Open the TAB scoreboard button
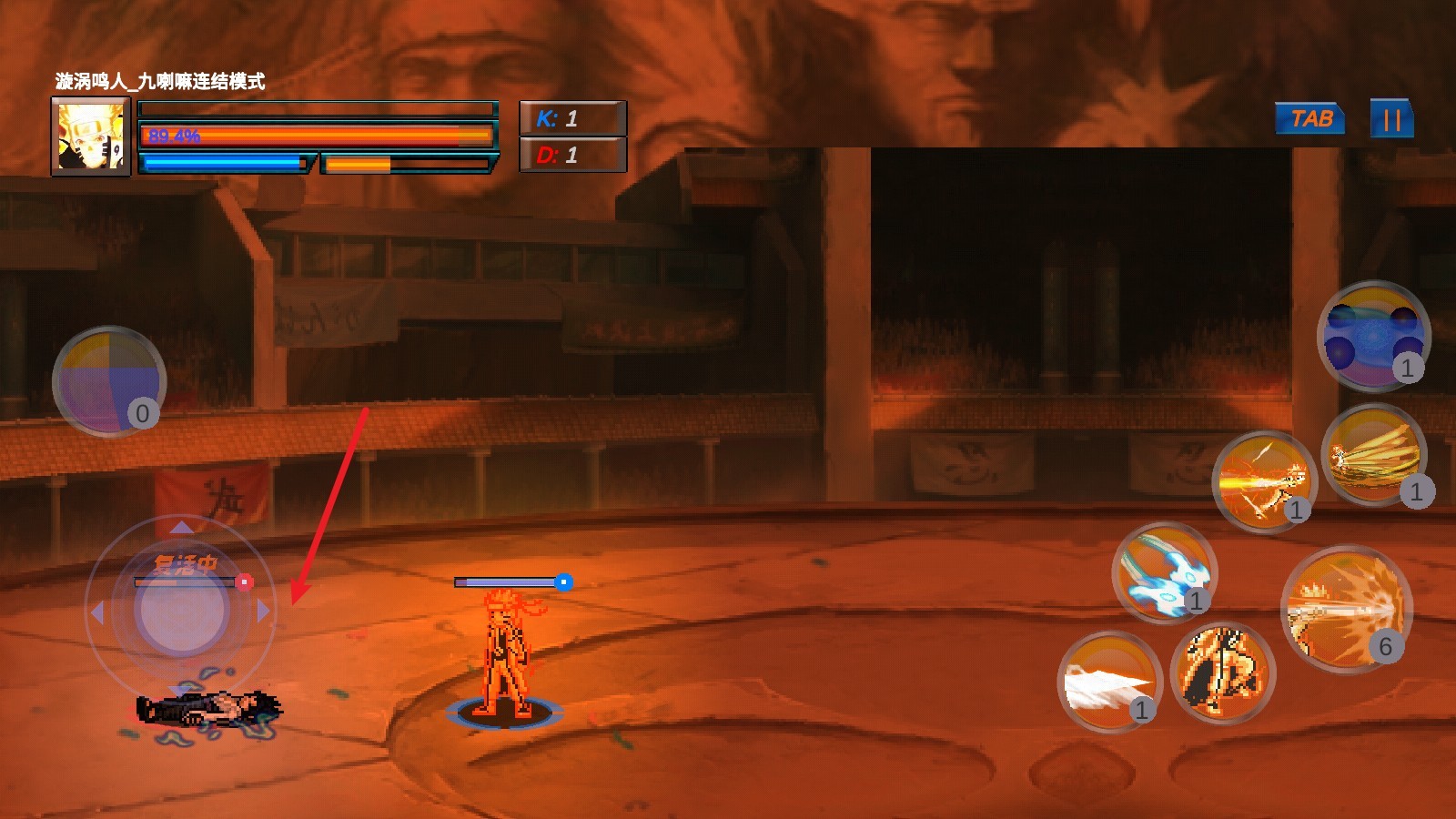This screenshot has width=1456, height=819. [x=1310, y=119]
